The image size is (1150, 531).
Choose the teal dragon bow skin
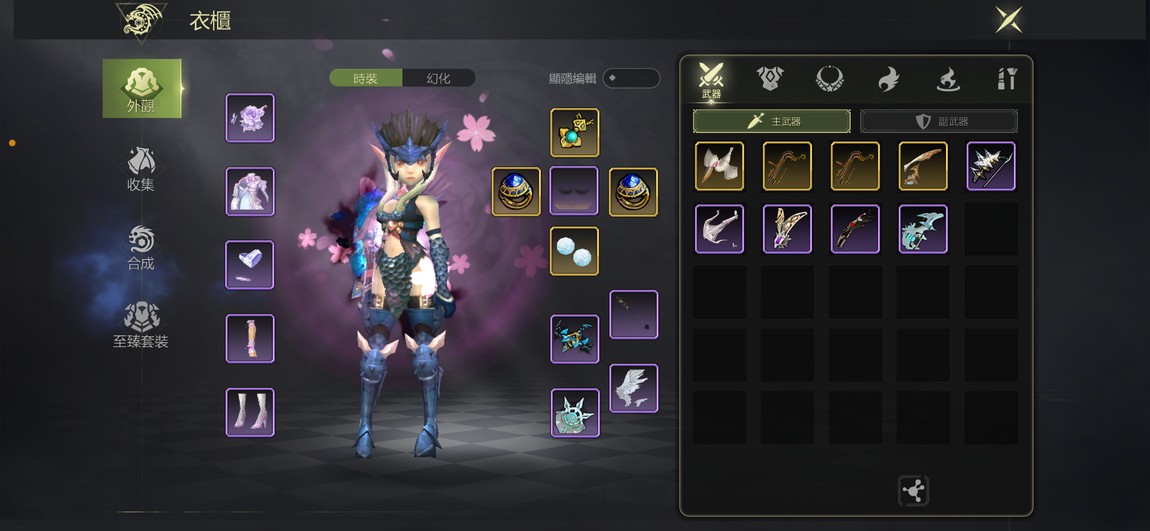pos(923,229)
